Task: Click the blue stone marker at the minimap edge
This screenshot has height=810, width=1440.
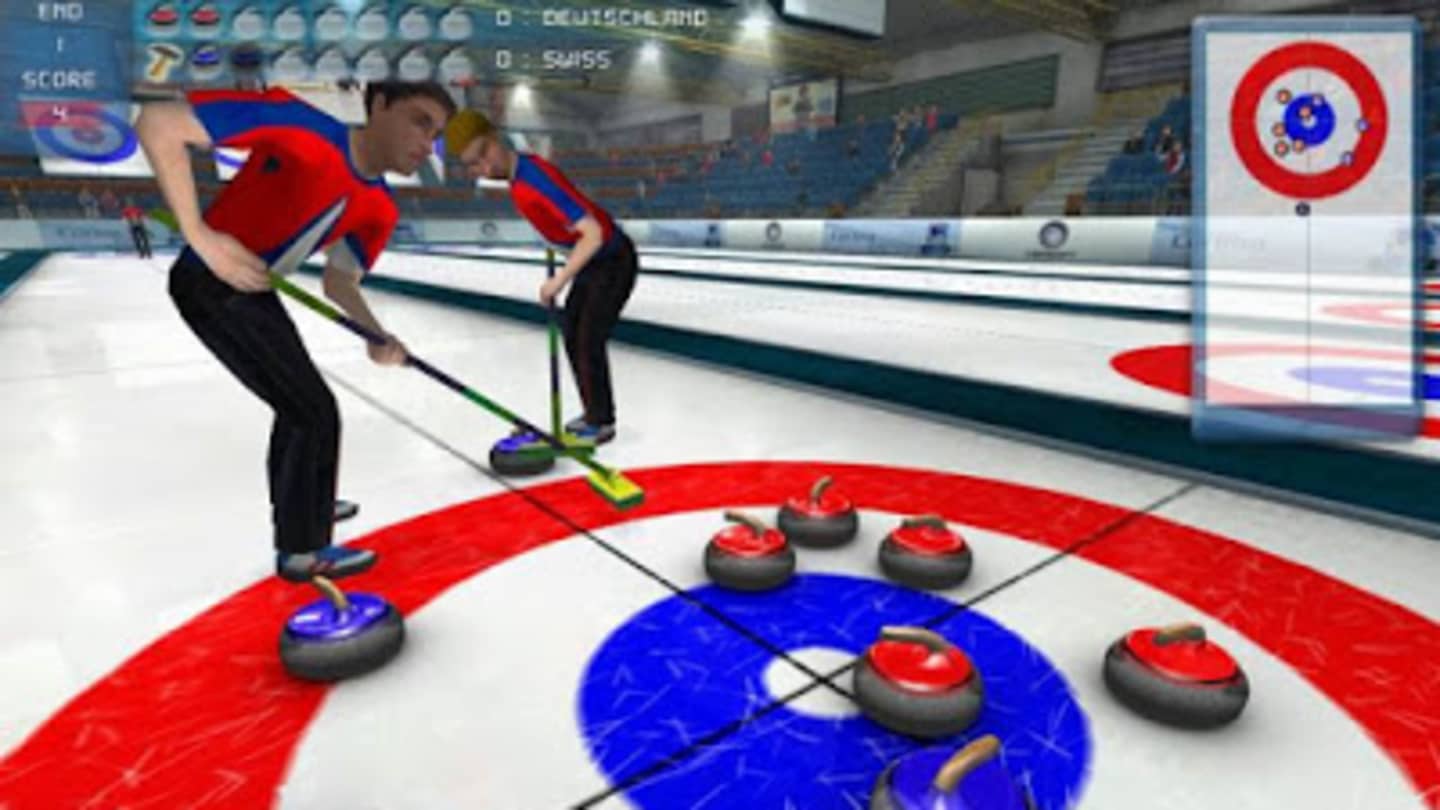Action: pos(1364,125)
